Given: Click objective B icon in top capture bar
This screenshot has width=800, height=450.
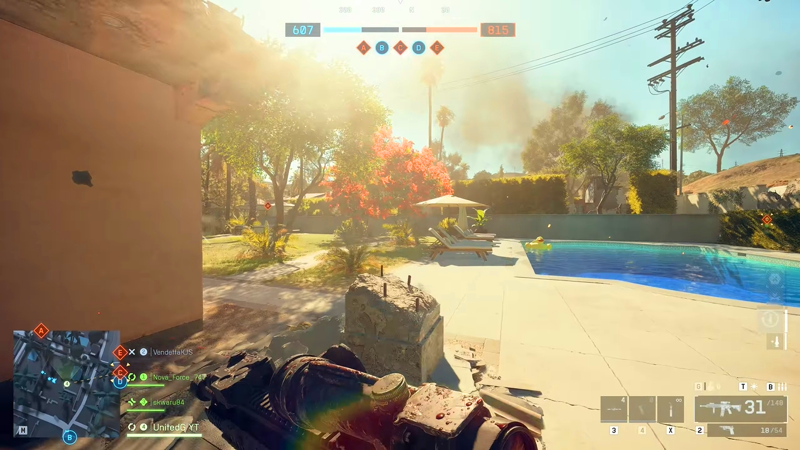Looking at the screenshot, I should (x=382, y=47).
